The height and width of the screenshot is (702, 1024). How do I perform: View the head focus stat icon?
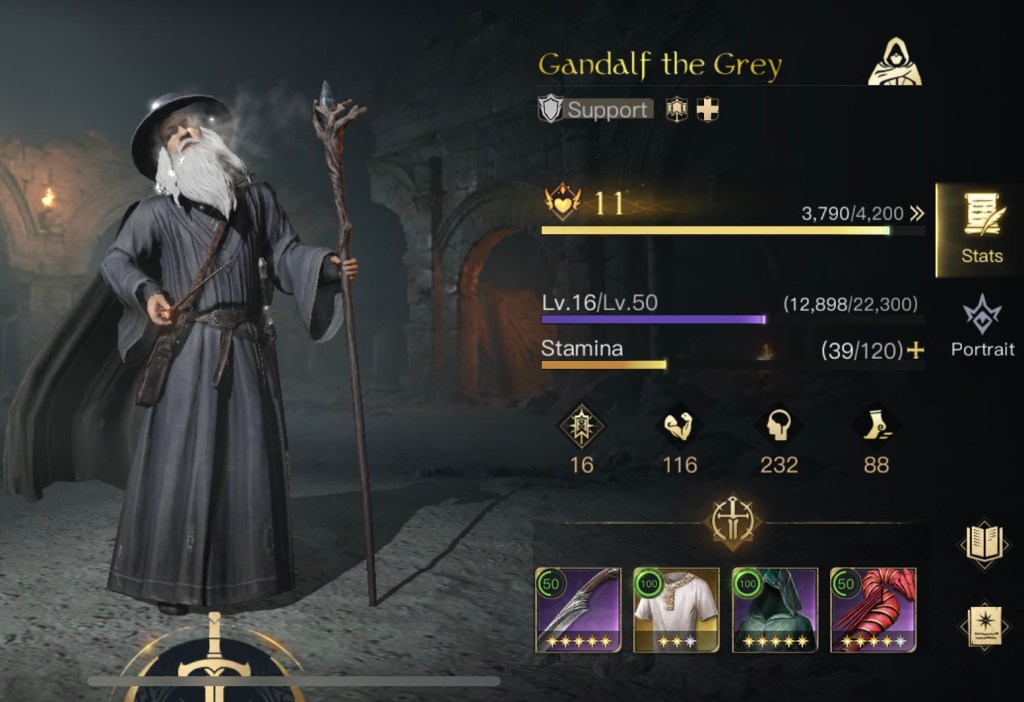[x=779, y=427]
